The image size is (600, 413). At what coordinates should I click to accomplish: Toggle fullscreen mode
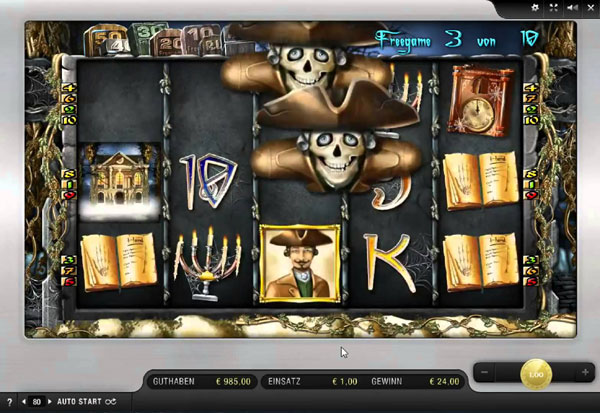click(x=554, y=8)
